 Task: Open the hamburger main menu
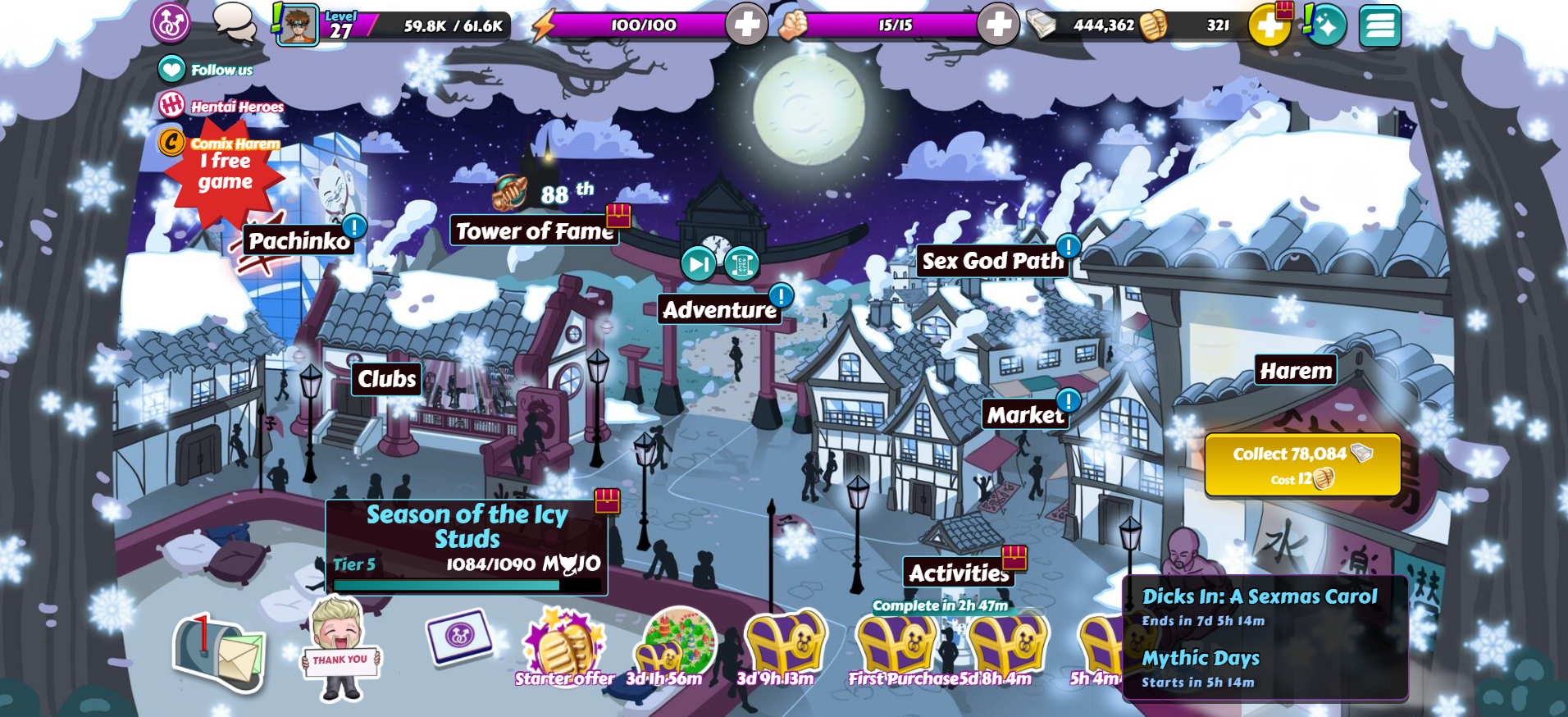[x=1379, y=25]
